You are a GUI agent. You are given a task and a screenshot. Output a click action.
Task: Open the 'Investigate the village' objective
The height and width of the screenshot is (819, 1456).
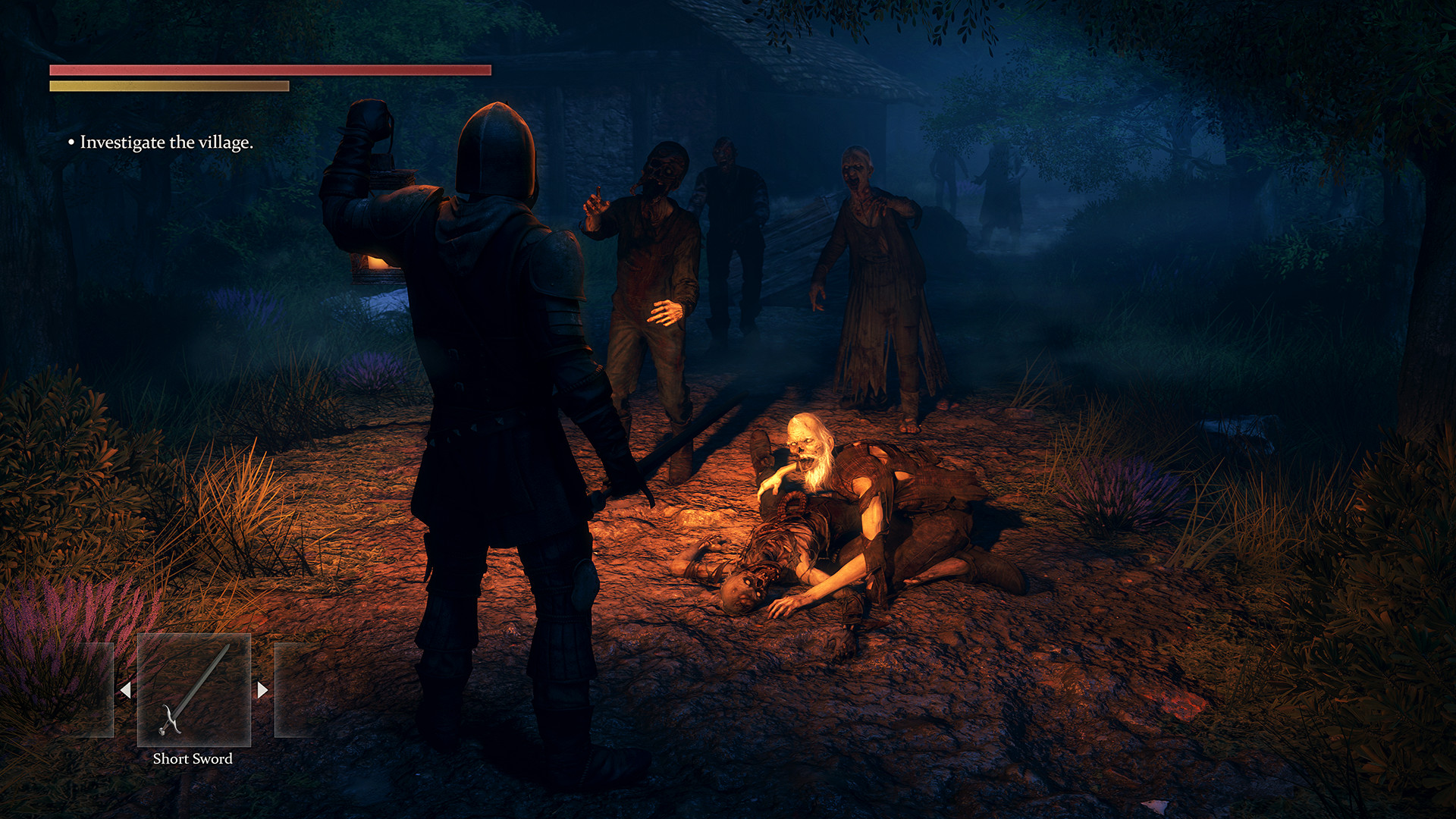[166, 143]
